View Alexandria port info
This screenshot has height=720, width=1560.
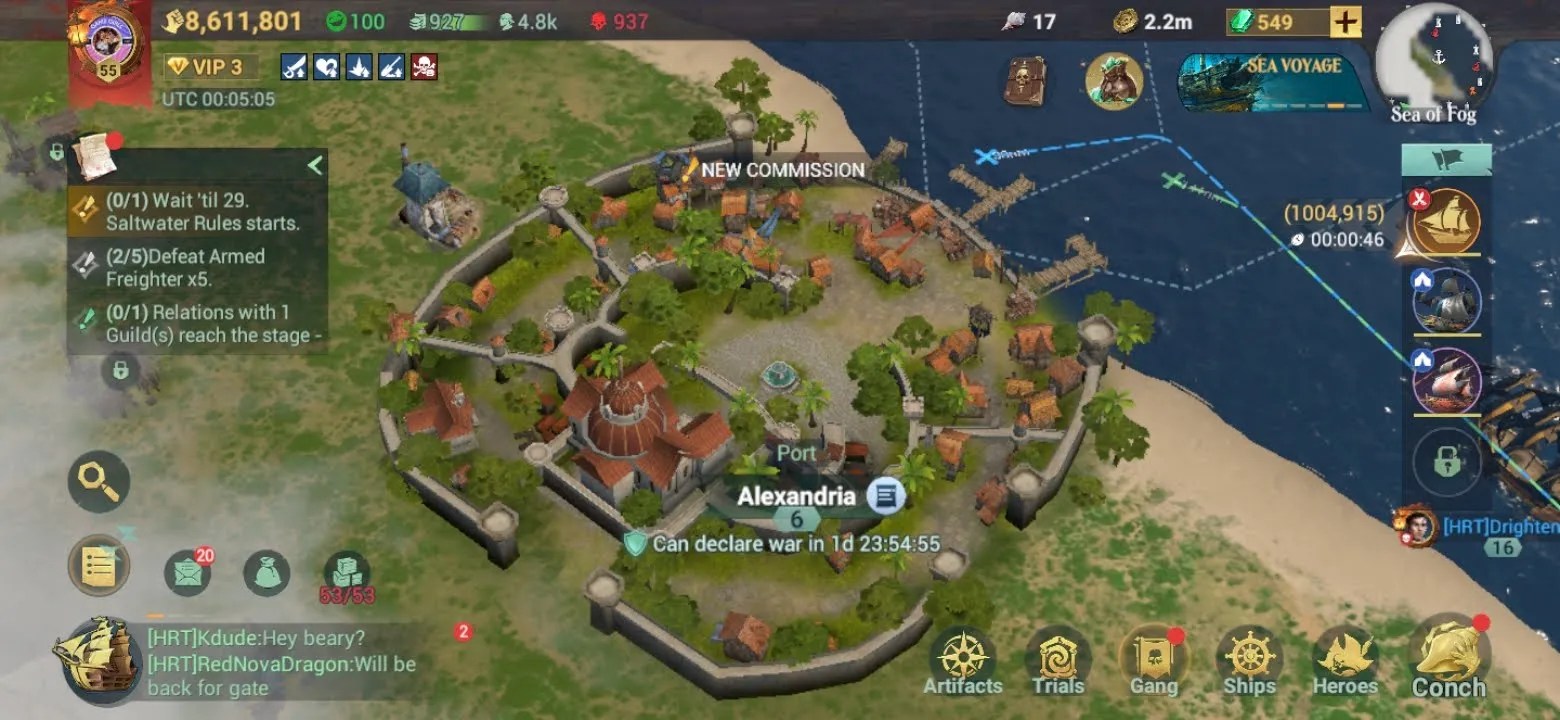pyautogui.click(x=885, y=495)
